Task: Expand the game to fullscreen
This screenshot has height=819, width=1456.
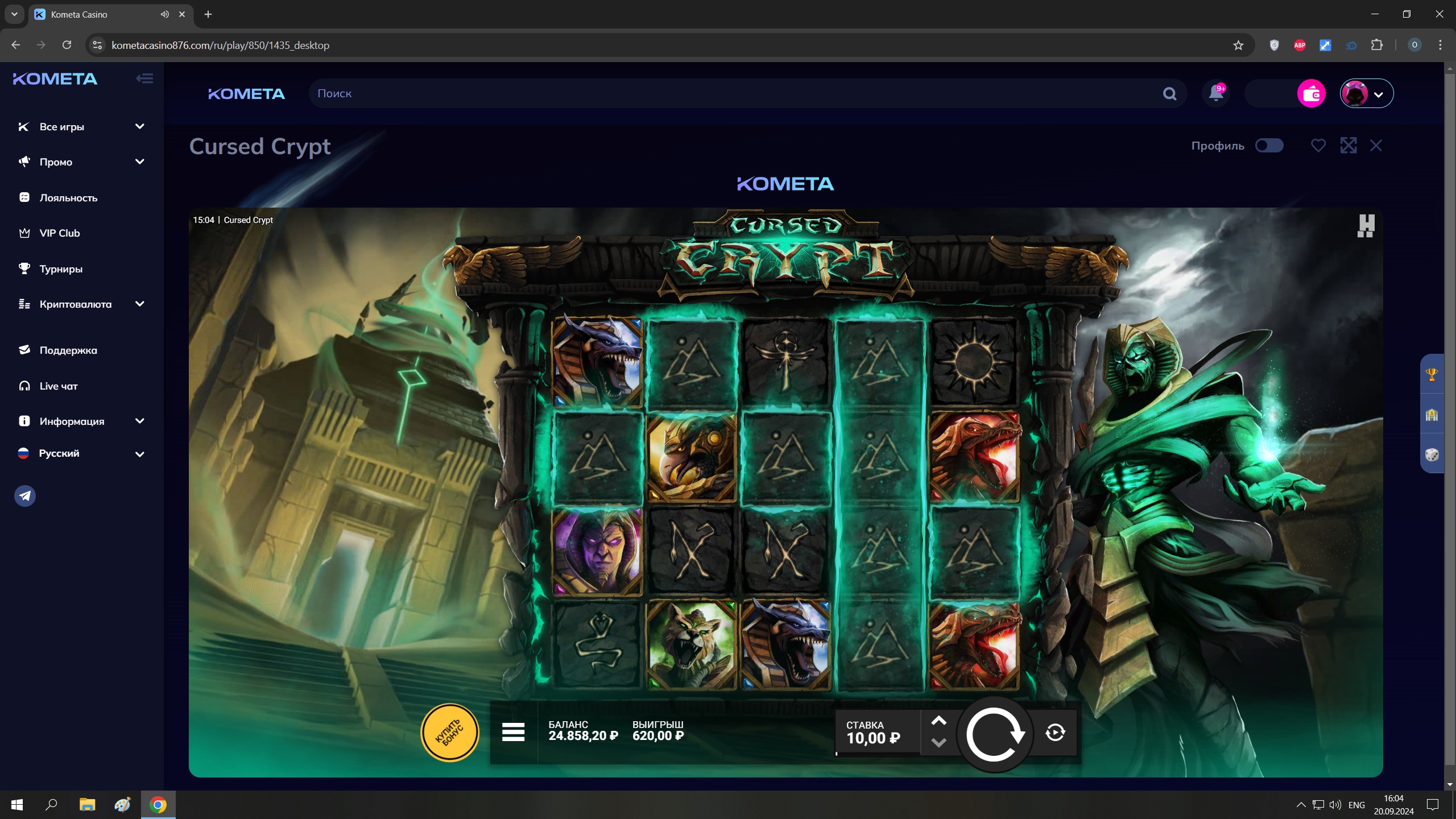Action: tap(1348, 146)
